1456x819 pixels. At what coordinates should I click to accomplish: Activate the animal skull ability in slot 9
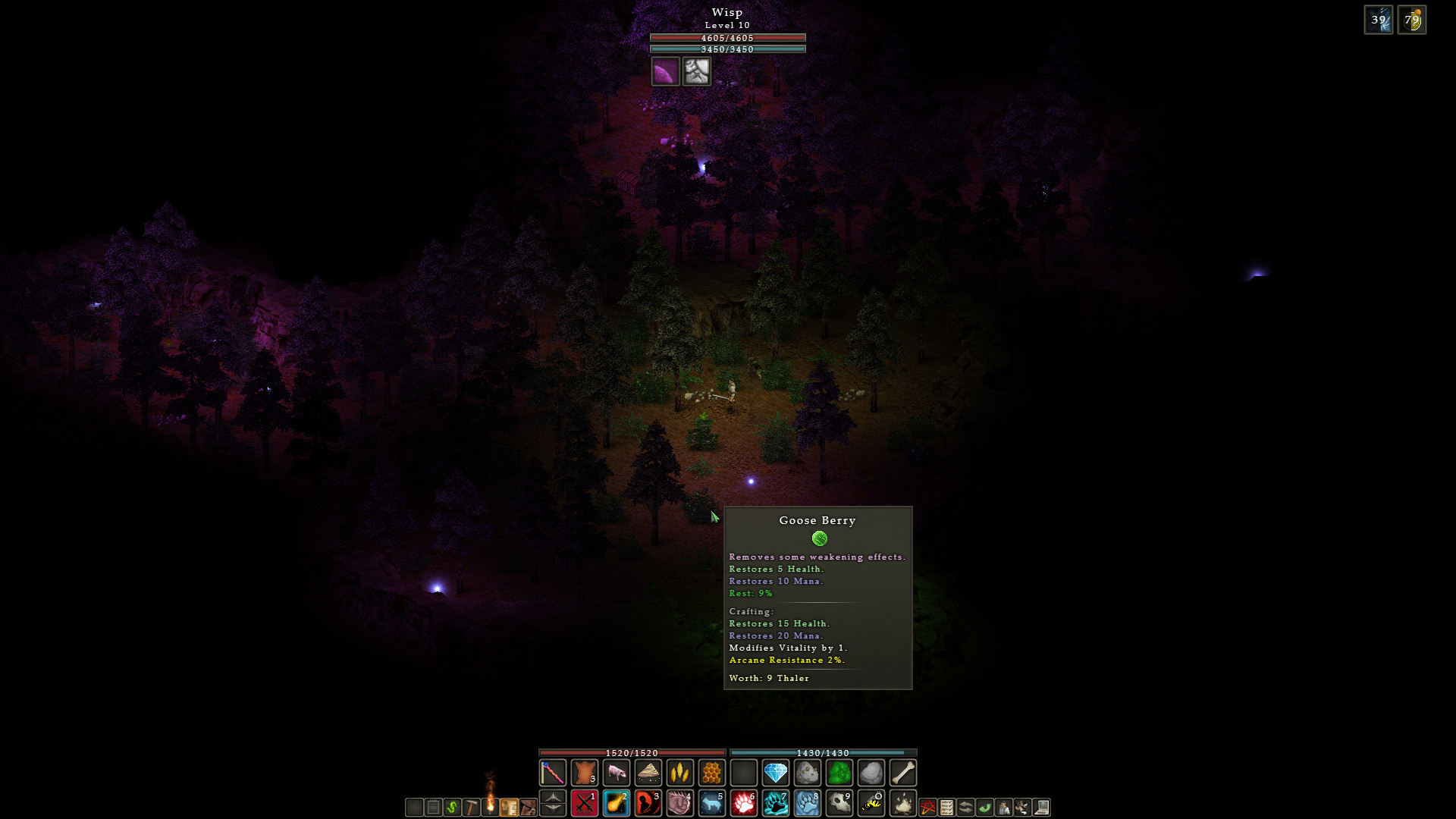[839, 803]
